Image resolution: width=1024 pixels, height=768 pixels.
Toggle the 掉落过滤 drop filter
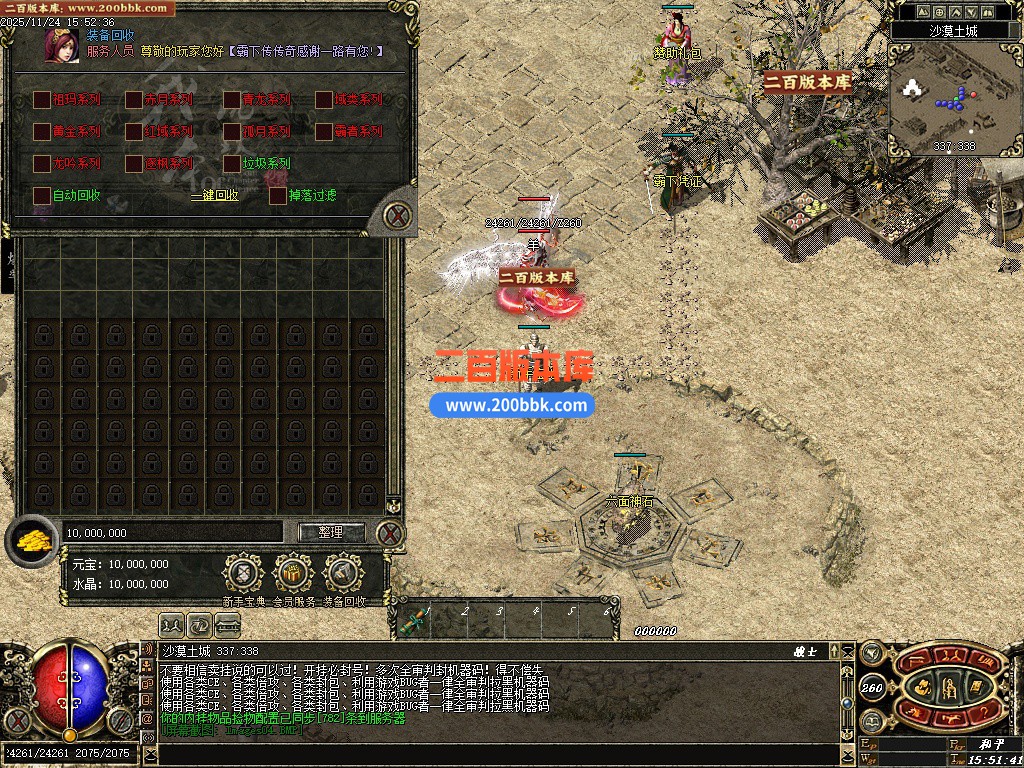pos(278,195)
